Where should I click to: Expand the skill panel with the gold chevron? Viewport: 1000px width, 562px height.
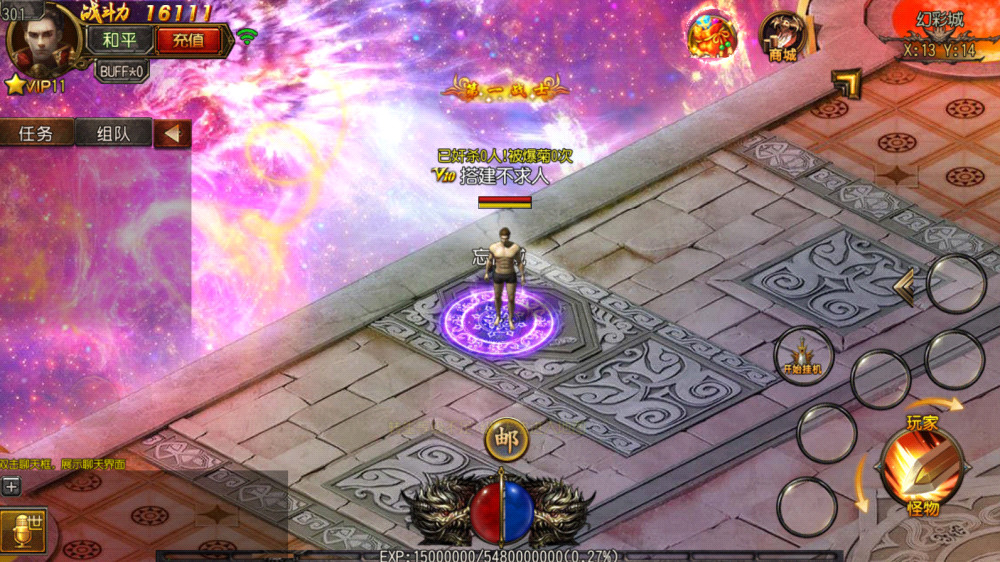905,287
